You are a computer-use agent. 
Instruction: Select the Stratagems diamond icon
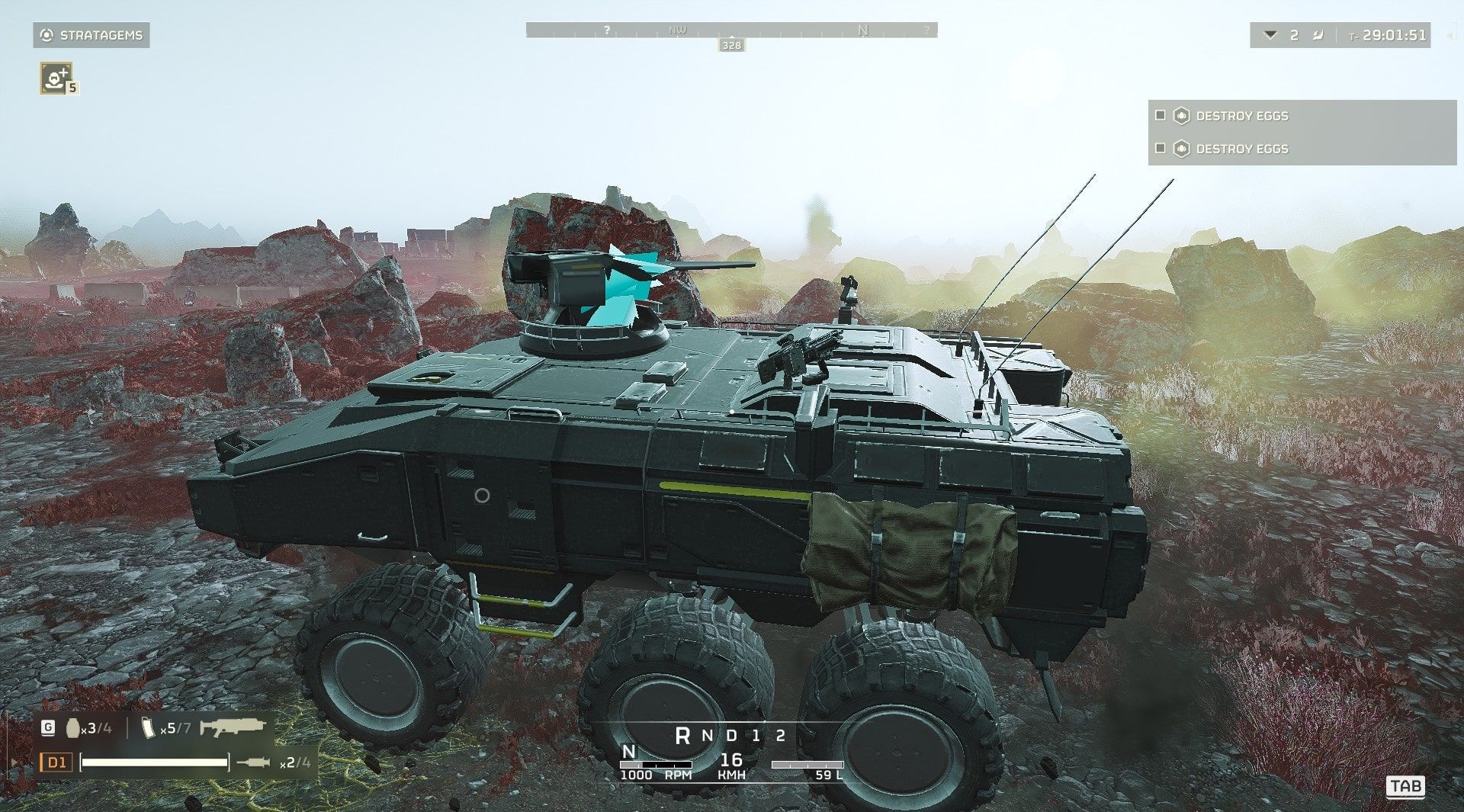[x=46, y=34]
